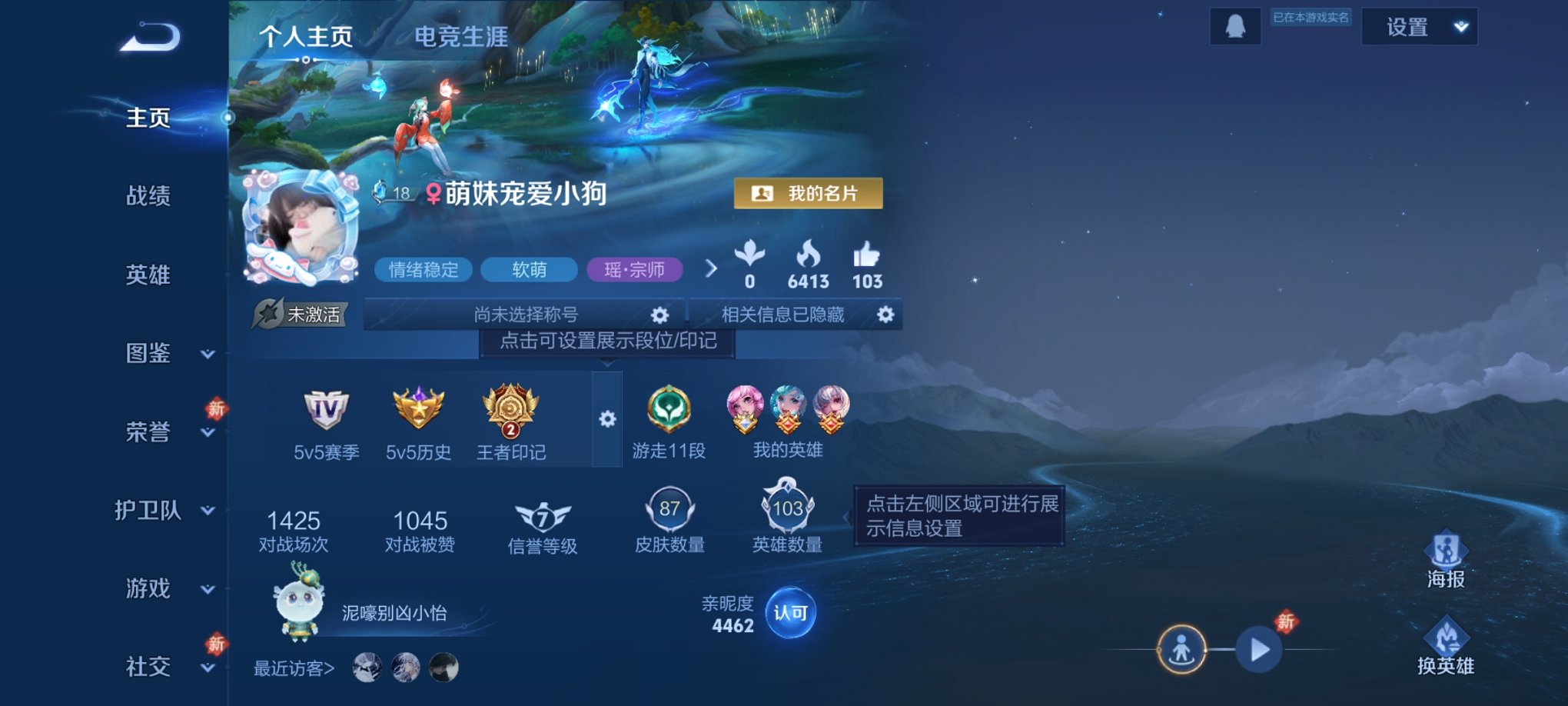Expand the 设置 dropdown arrow
Screen dimensions: 1568x706
tap(1459, 25)
